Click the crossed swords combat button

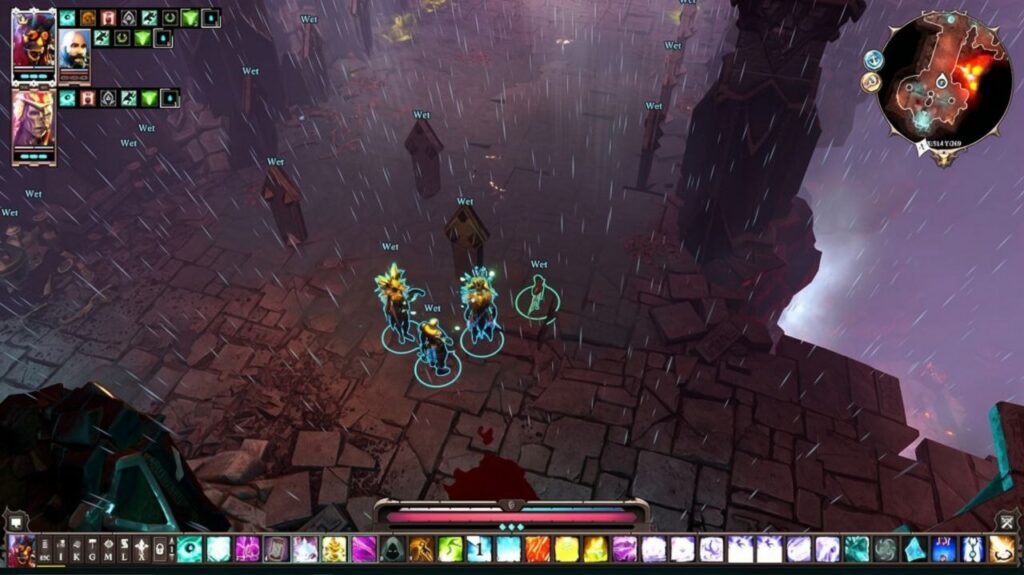[x=1007, y=521]
